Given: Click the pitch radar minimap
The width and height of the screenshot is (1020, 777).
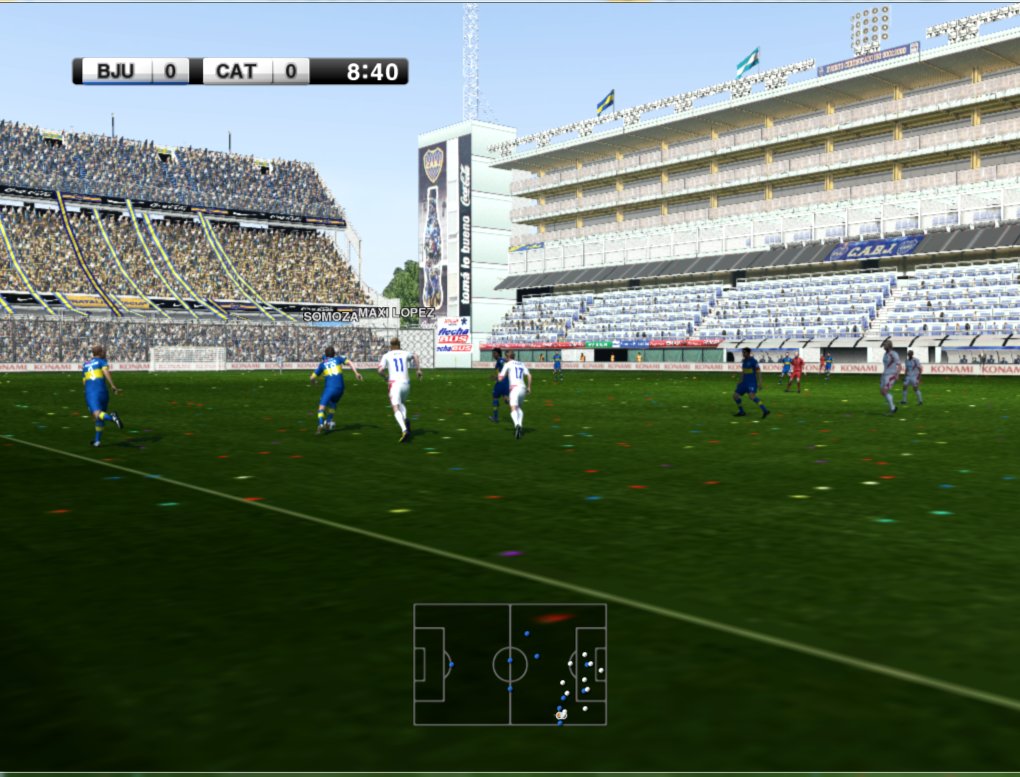Looking at the screenshot, I should pos(510,664).
